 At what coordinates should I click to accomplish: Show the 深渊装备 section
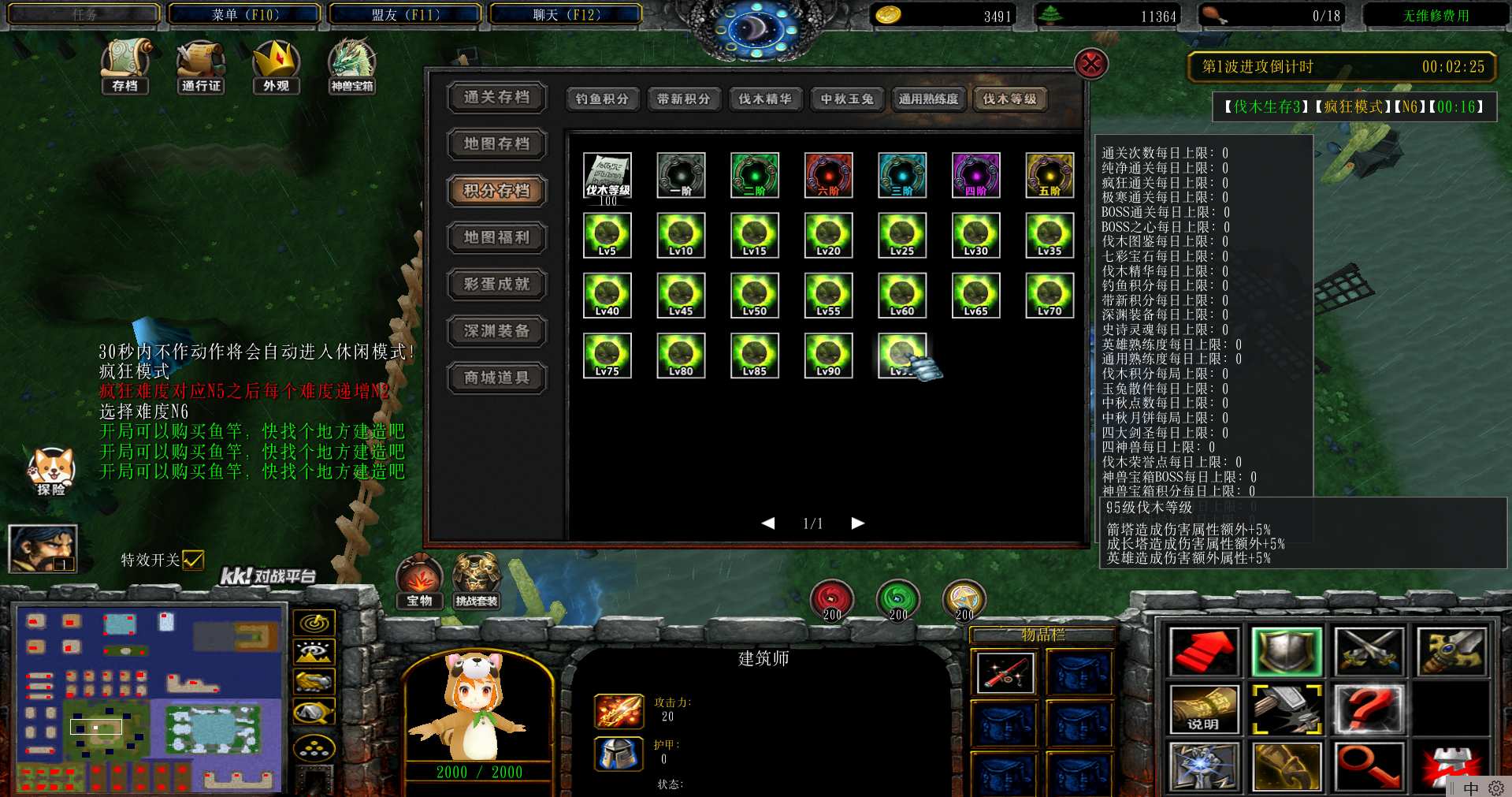[x=496, y=331]
